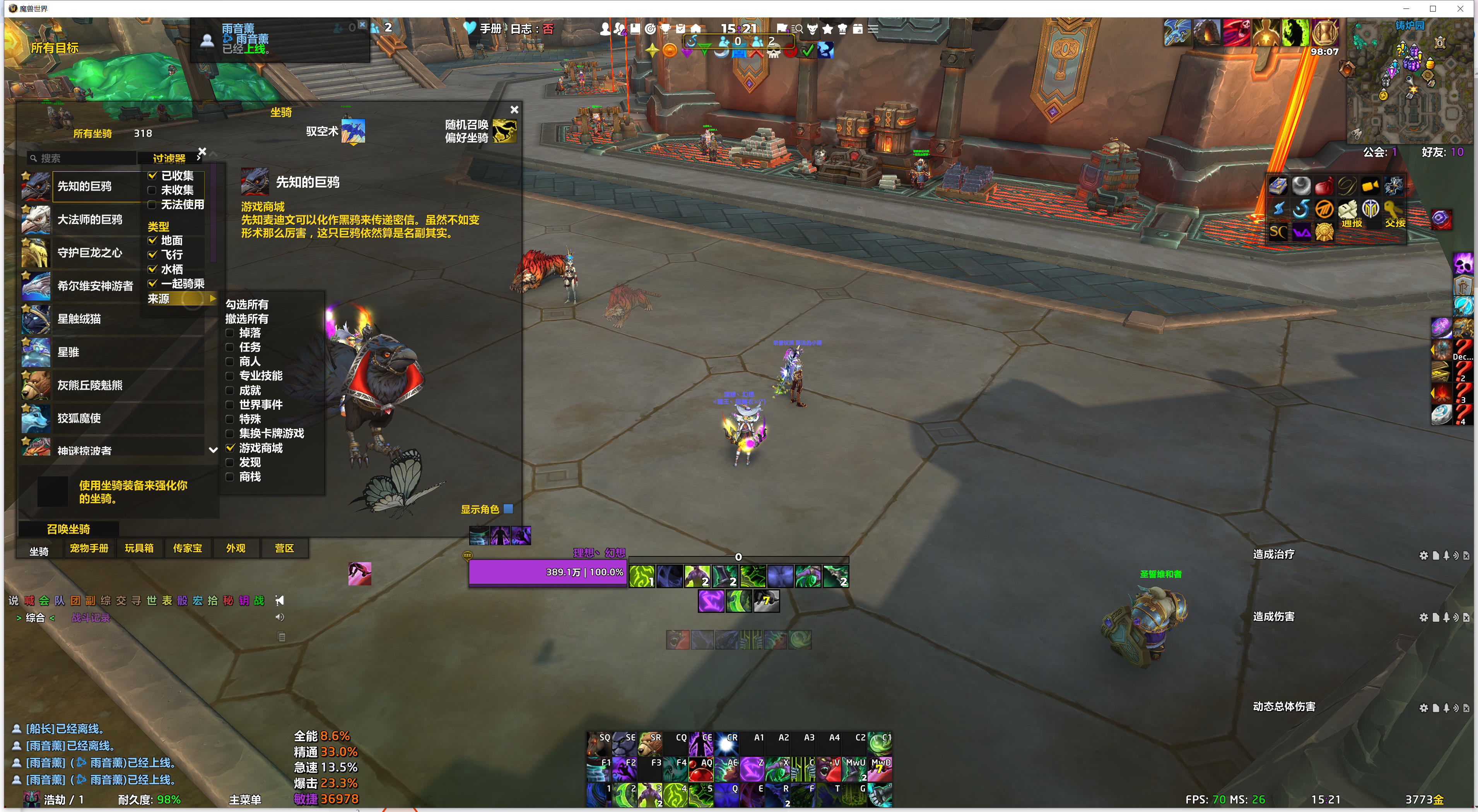Select 大法师的巨鸦 in the mount list
Image resolution: width=1478 pixels, height=812 pixels.
89,220
